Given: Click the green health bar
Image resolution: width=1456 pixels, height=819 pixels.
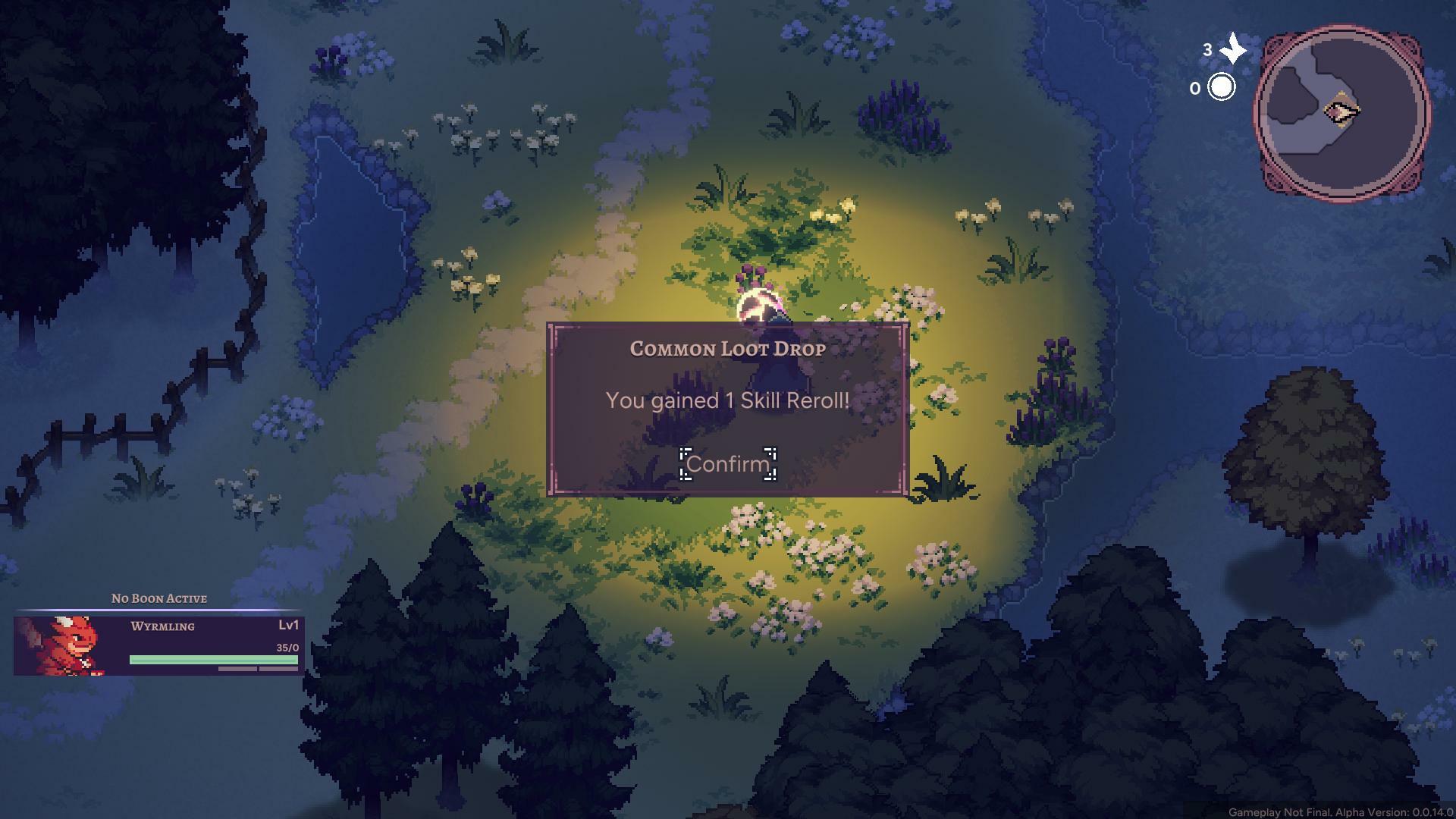Looking at the screenshot, I should (212, 660).
